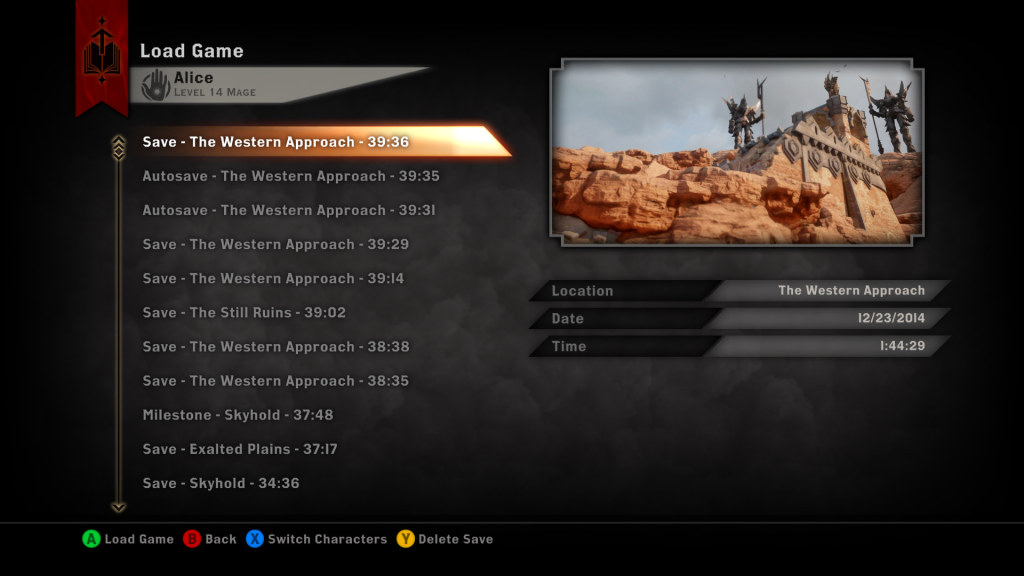Click the Load Game label in the footer
Viewport: 1024px width, 576px height.
coord(139,539)
